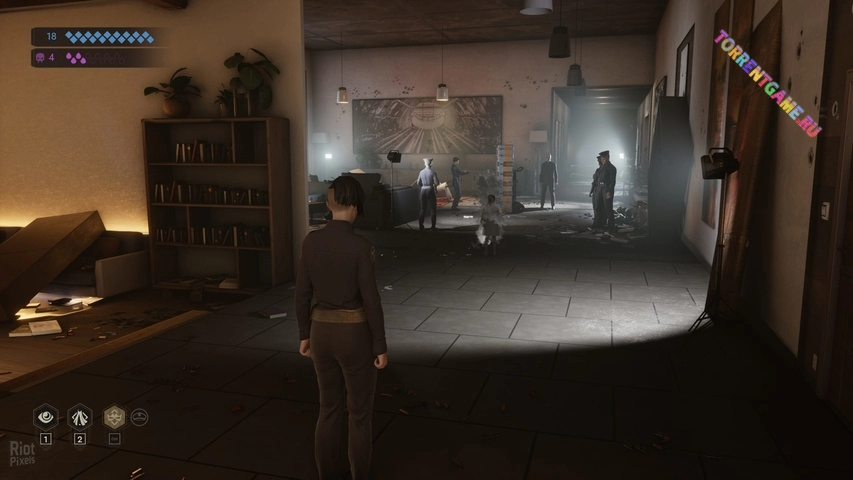The height and width of the screenshot is (480, 853).
Task: Select the gold crown emblem ability
Action: pos(114,417)
